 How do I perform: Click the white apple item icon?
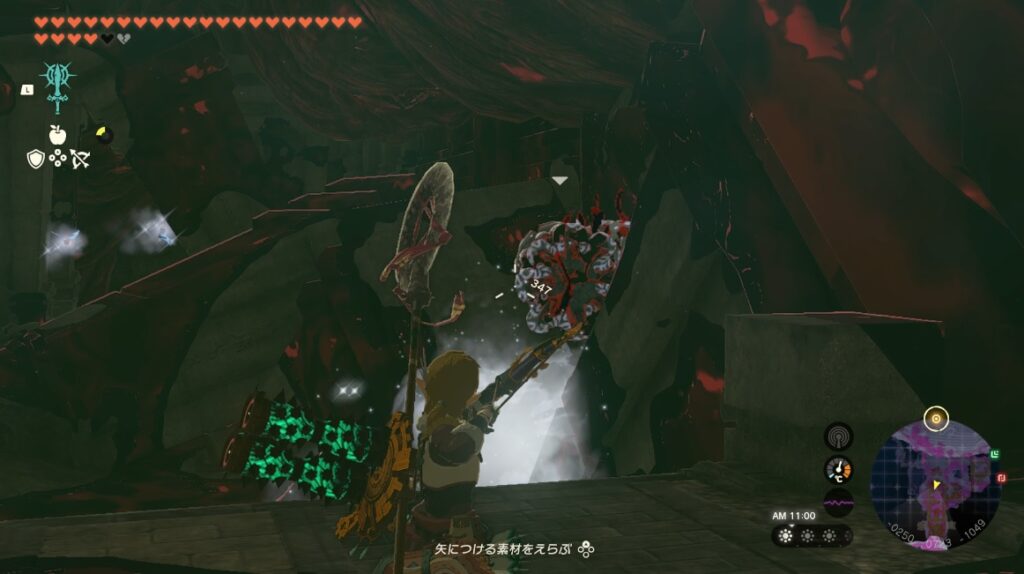[x=57, y=134]
